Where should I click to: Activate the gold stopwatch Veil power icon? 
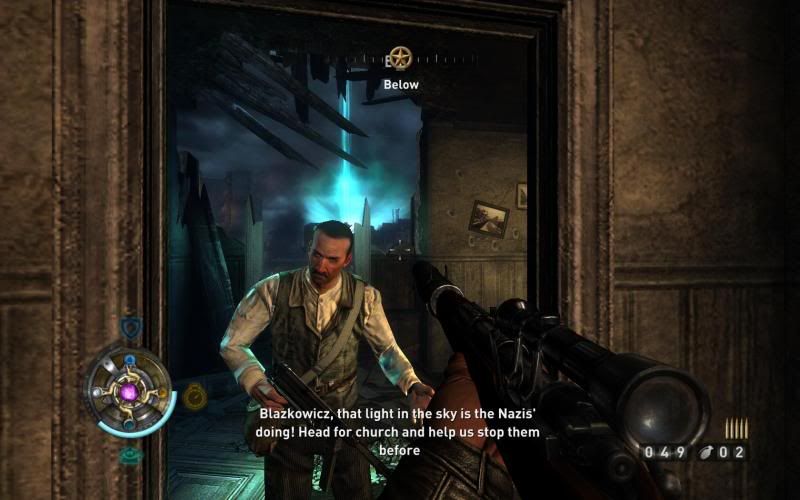195,398
